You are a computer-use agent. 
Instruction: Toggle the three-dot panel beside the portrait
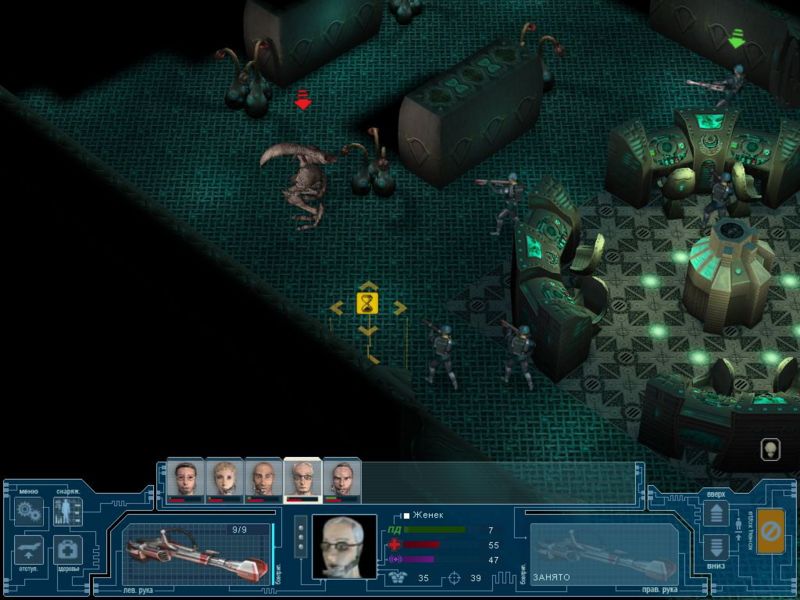301,535
